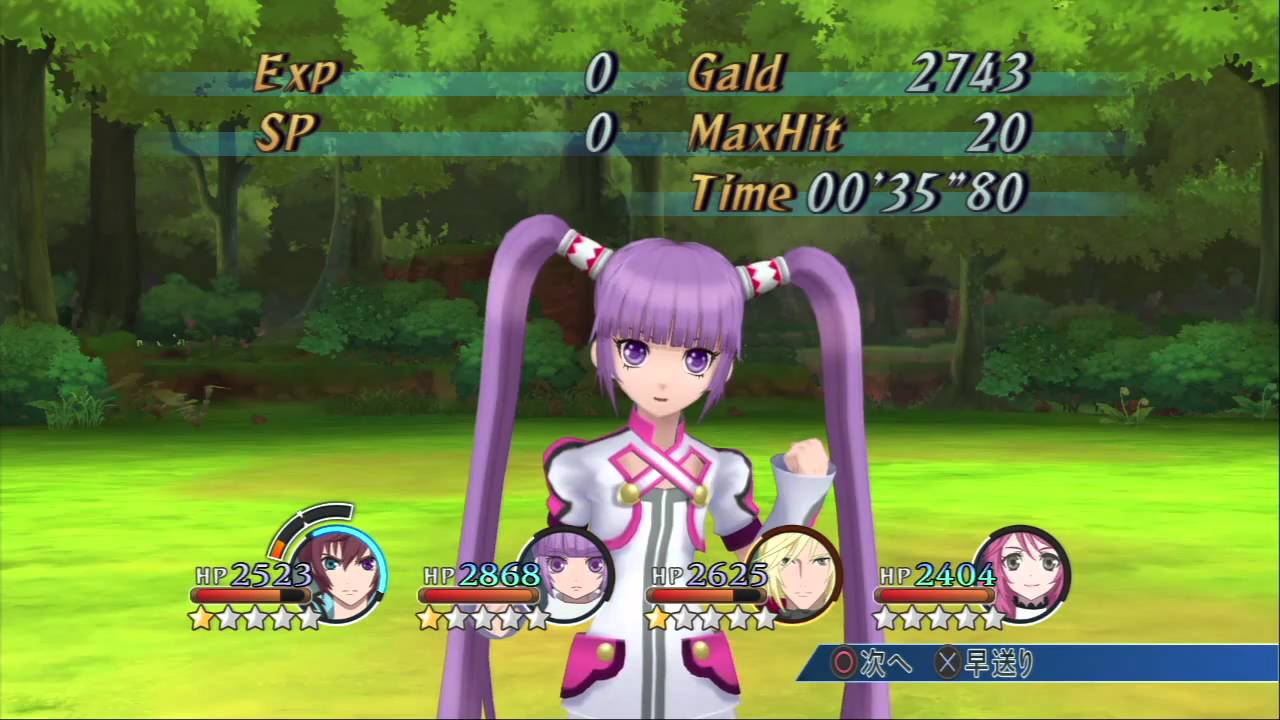Pick Cheria's pink-haired party portrait
Screen dimensions: 1280x720
(1023, 575)
